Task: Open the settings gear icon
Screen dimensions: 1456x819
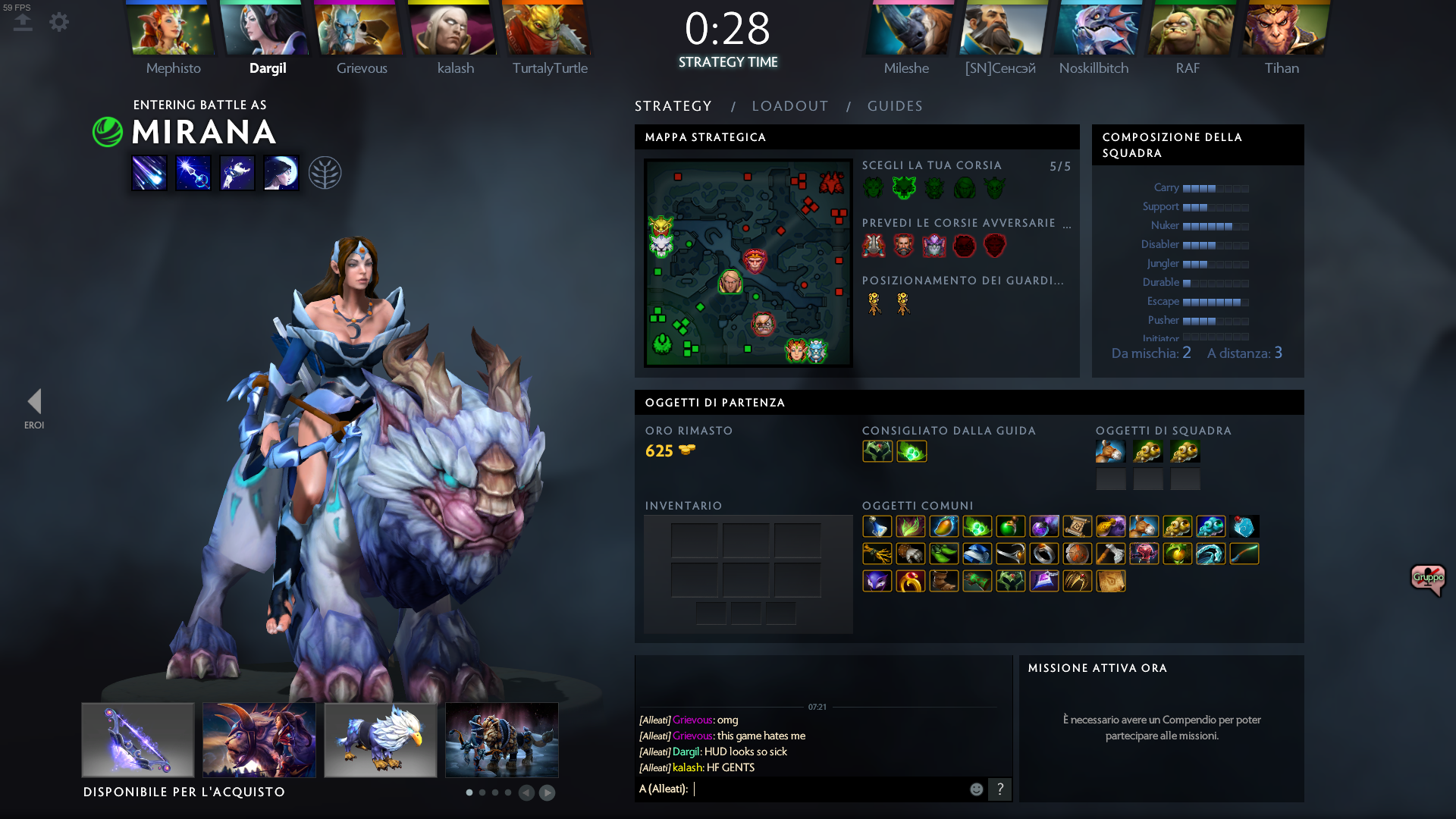Action: (x=59, y=22)
